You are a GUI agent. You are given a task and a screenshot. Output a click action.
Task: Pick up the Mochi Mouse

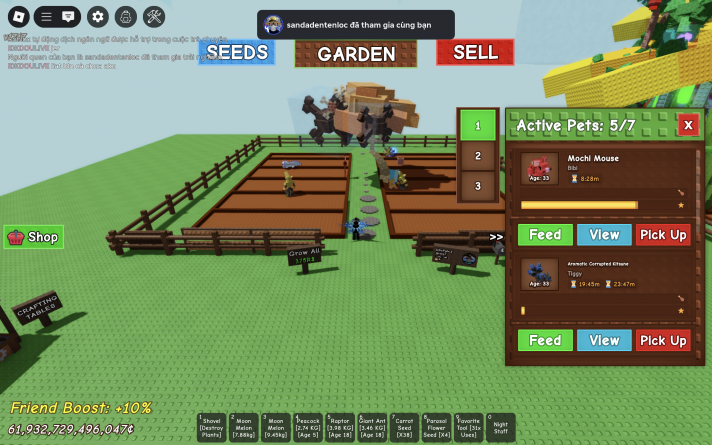(x=663, y=234)
